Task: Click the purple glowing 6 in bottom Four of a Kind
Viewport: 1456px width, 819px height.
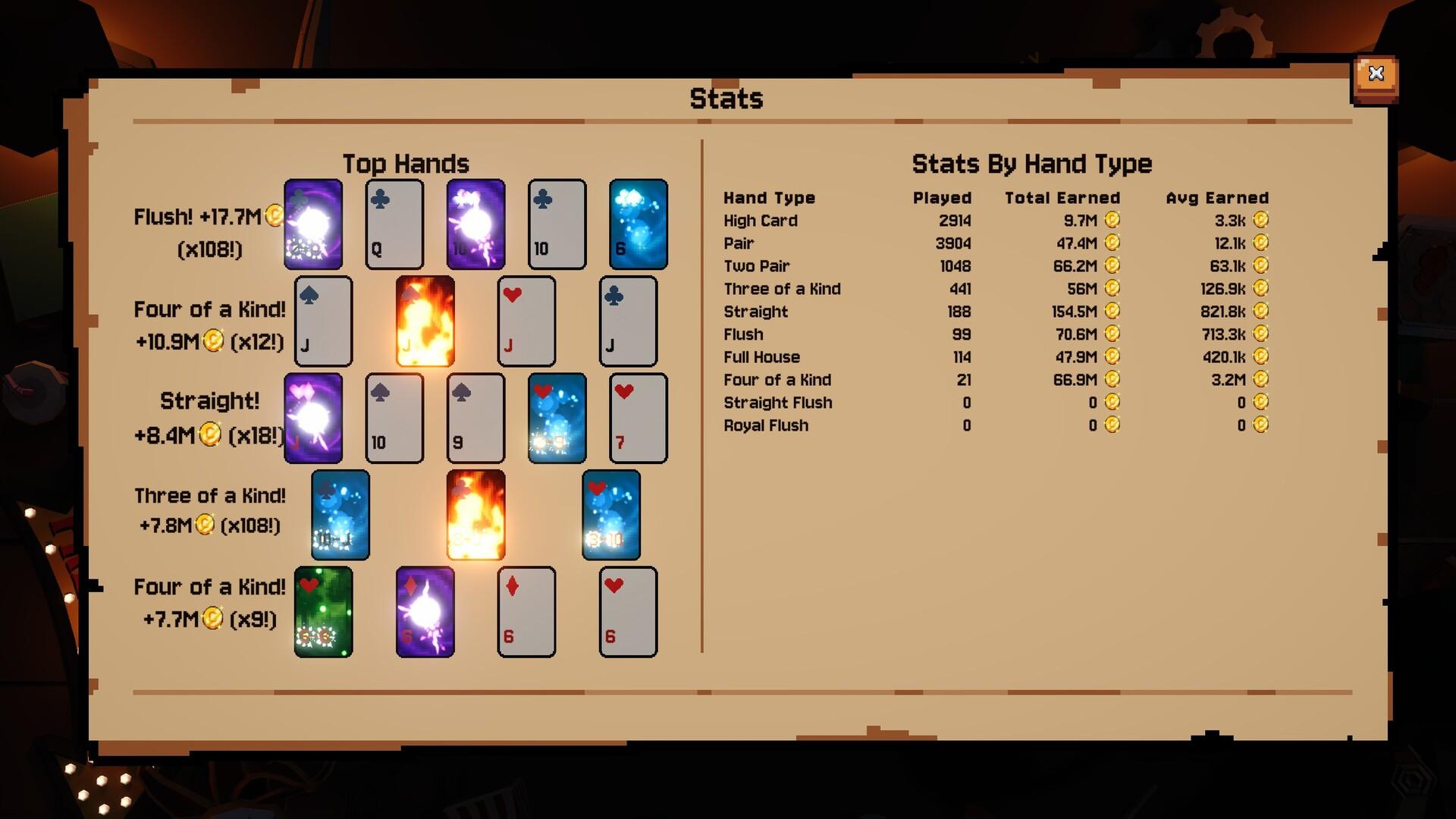Action: (x=425, y=611)
